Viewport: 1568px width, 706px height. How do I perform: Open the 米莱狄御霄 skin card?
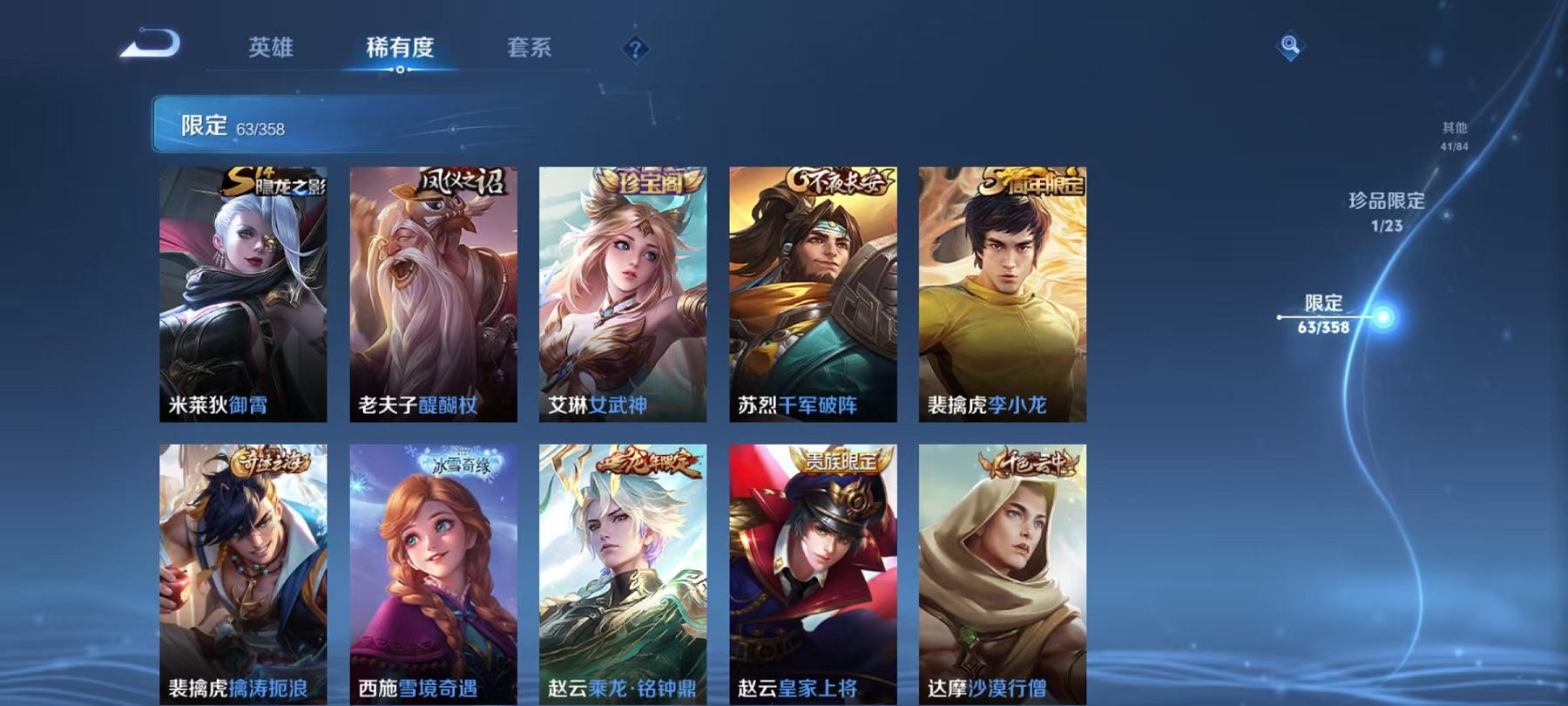pos(244,296)
